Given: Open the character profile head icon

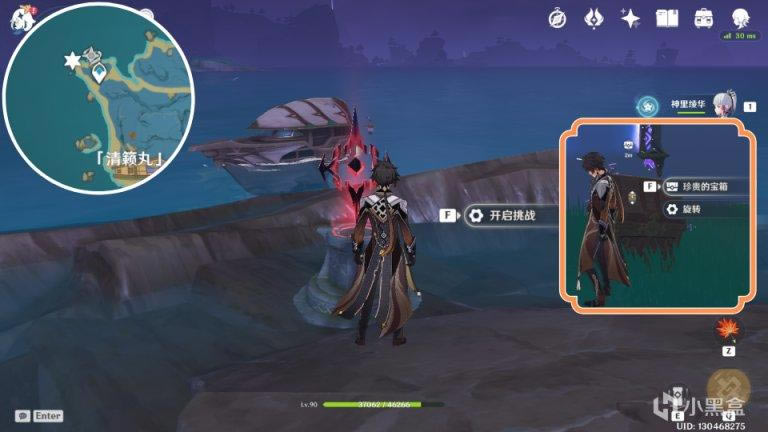Looking at the screenshot, I should pos(741,18).
